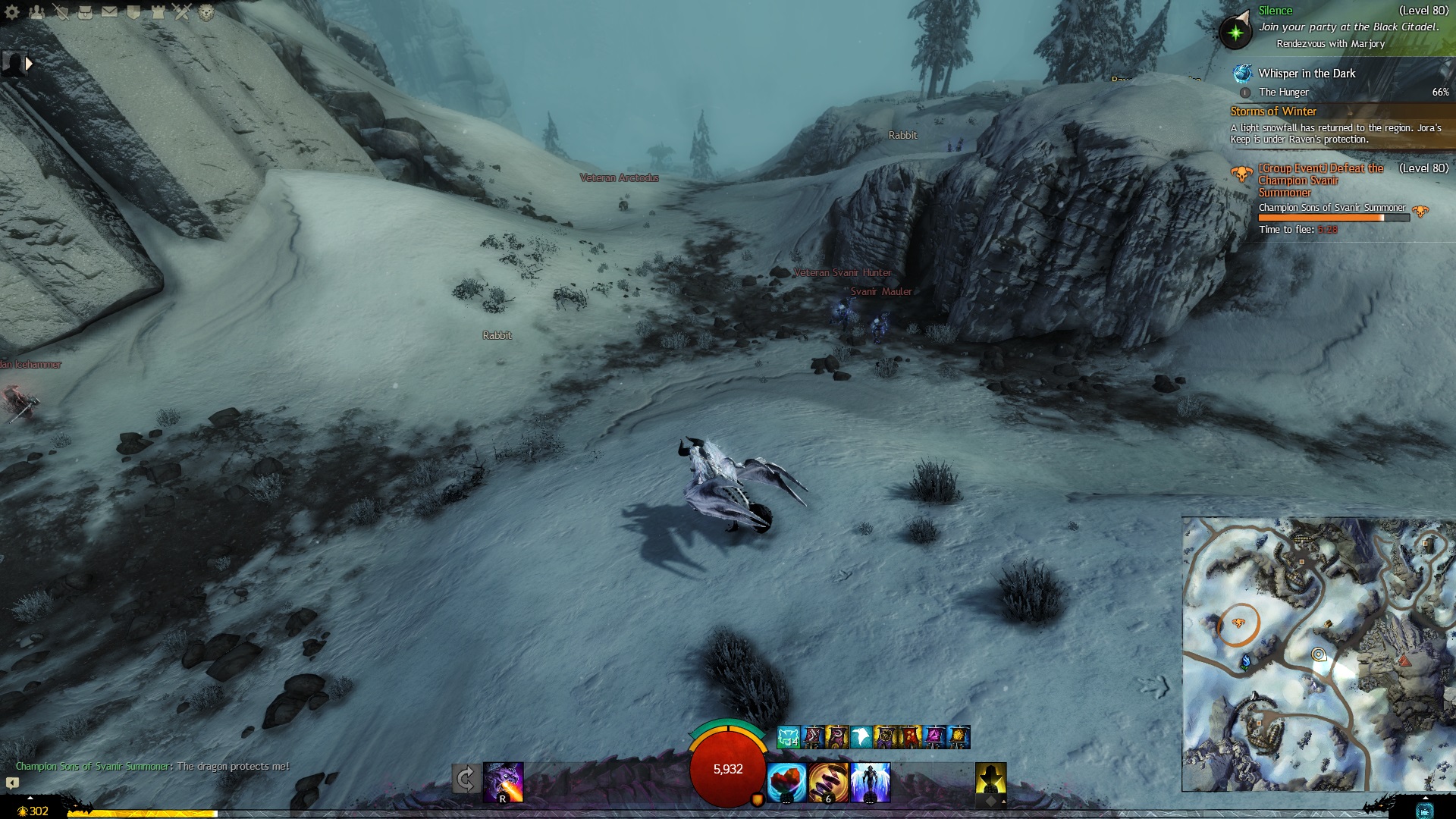Open World vs. World castle icon
This screenshot has width=1456, height=819.
pyautogui.click(x=158, y=12)
